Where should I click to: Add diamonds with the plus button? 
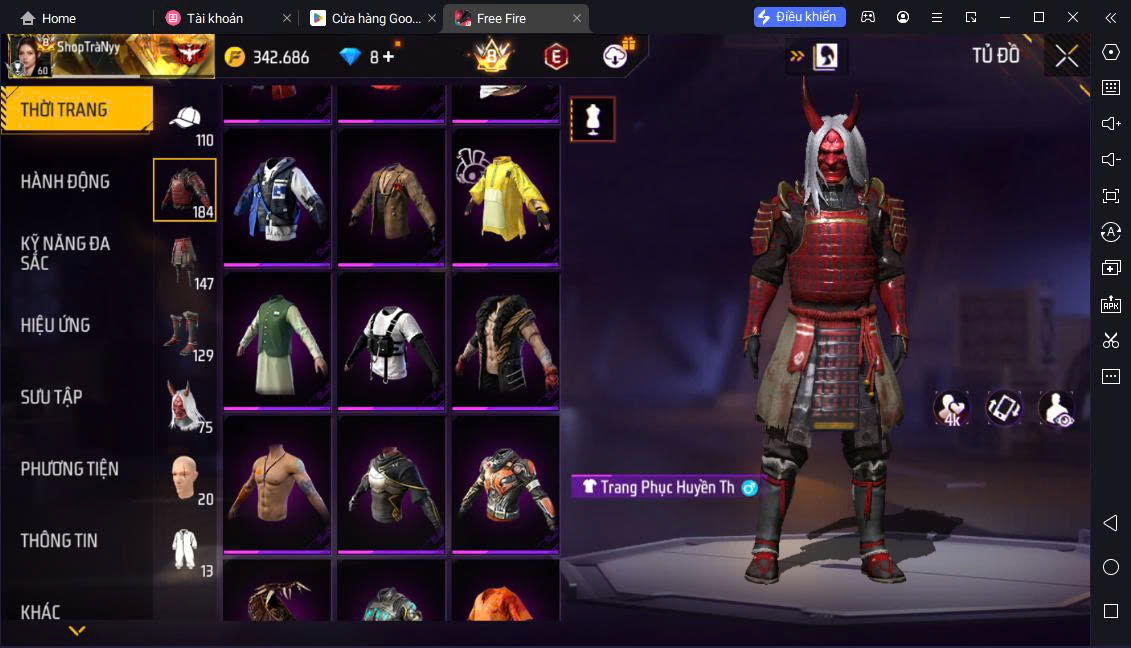388,57
